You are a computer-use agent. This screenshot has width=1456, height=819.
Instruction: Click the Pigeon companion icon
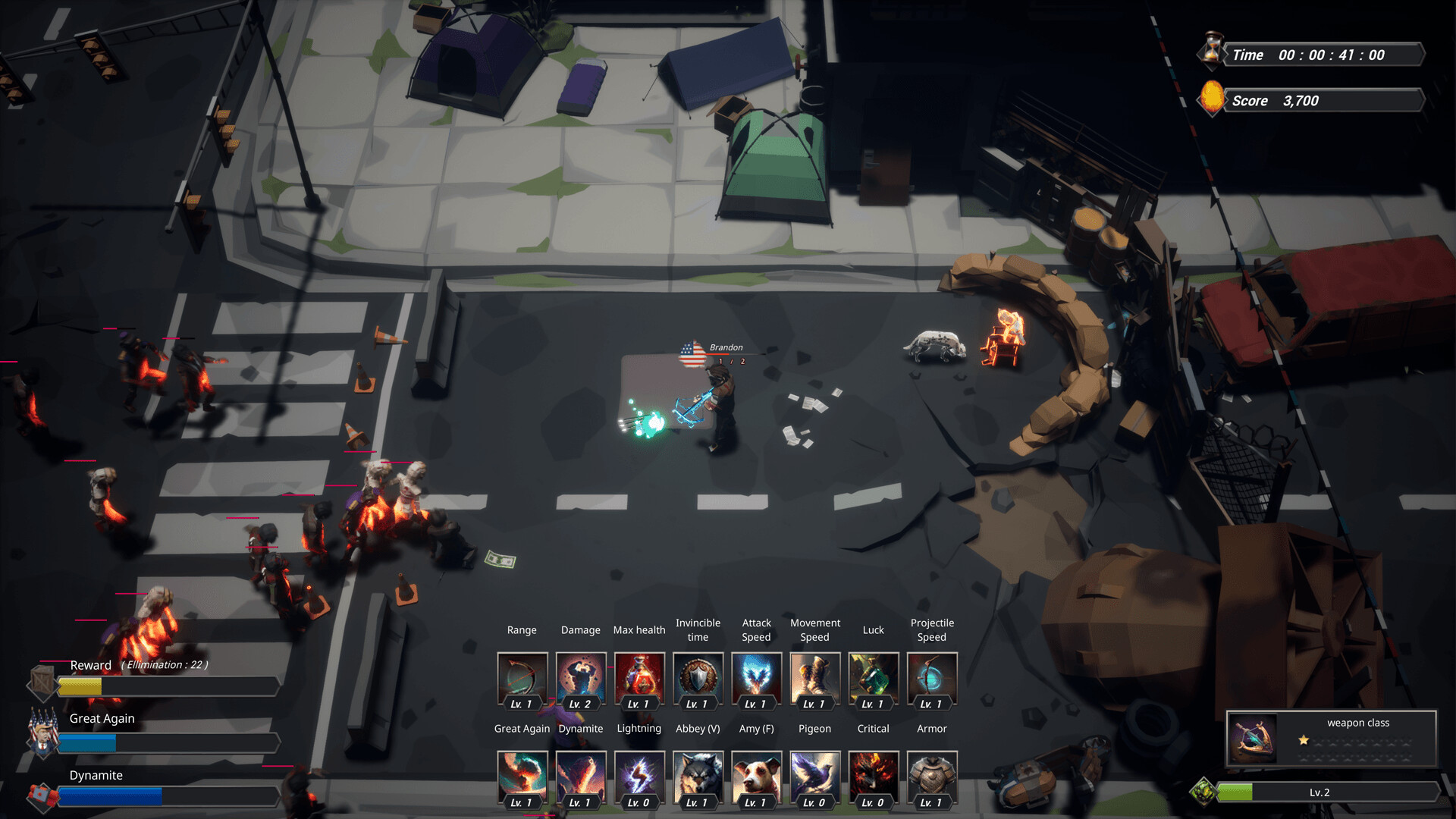coord(814,778)
